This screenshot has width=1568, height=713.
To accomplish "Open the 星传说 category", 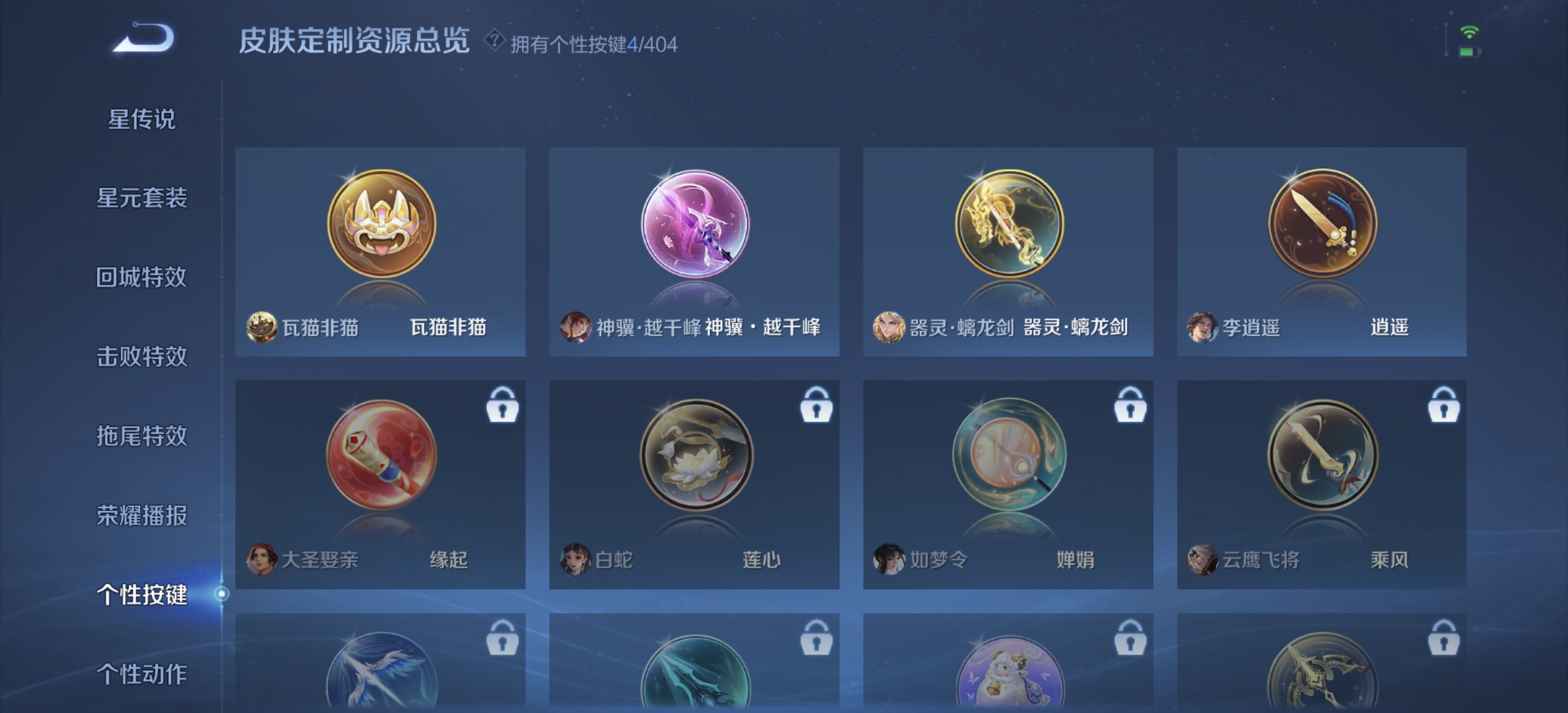I will [x=143, y=119].
